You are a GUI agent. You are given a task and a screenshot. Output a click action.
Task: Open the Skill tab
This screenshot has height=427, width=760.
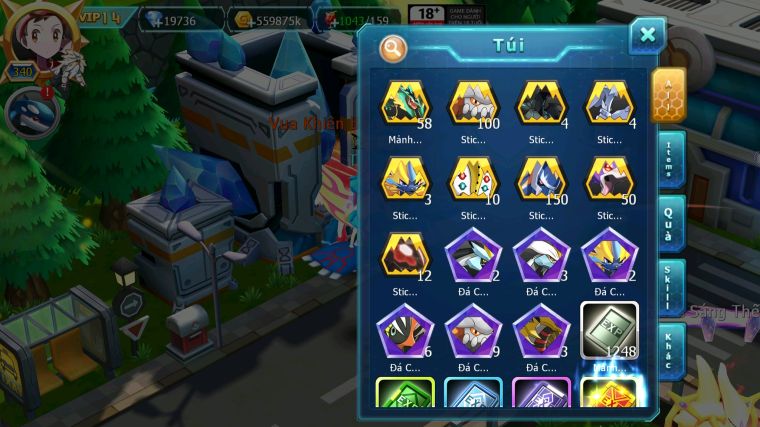670,288
